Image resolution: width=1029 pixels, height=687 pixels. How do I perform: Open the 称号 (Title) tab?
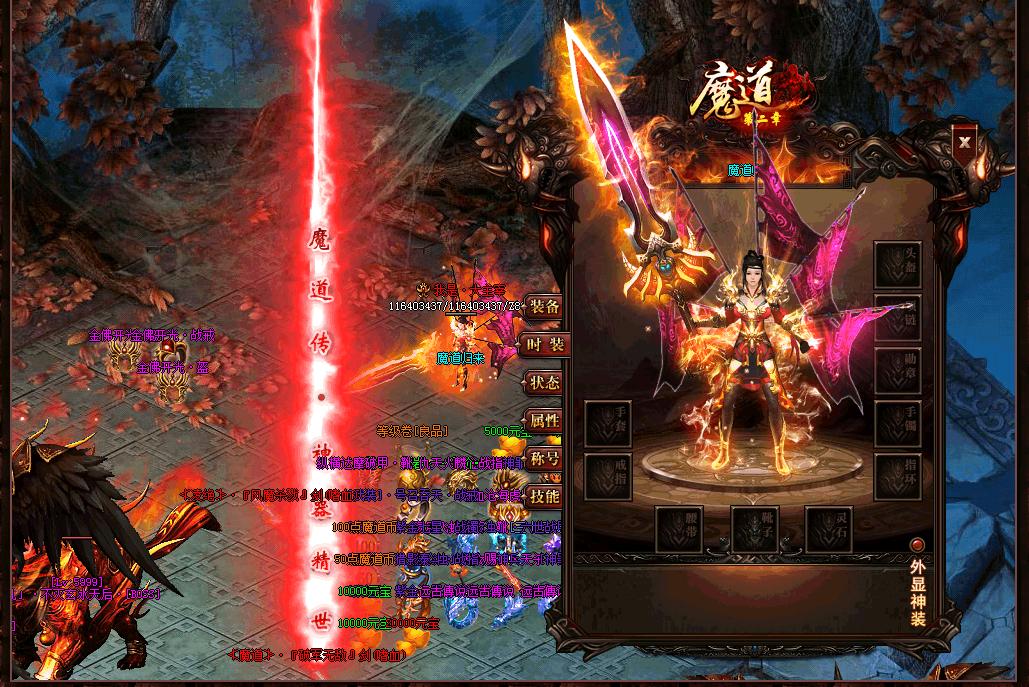545,459
